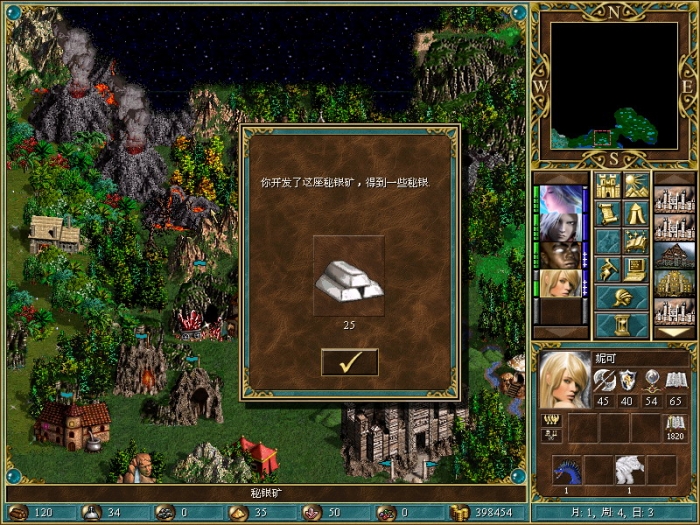The height and width of the screenshot is (525, 700).
Task: Select the white creature army slot
Action: [630, 470]
